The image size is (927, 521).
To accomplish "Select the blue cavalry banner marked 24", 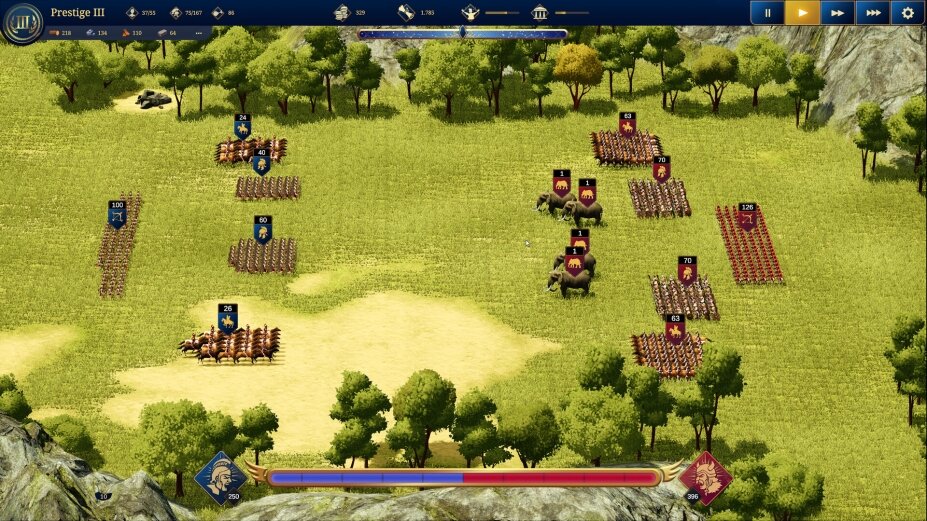I will (x=242, y=126).
